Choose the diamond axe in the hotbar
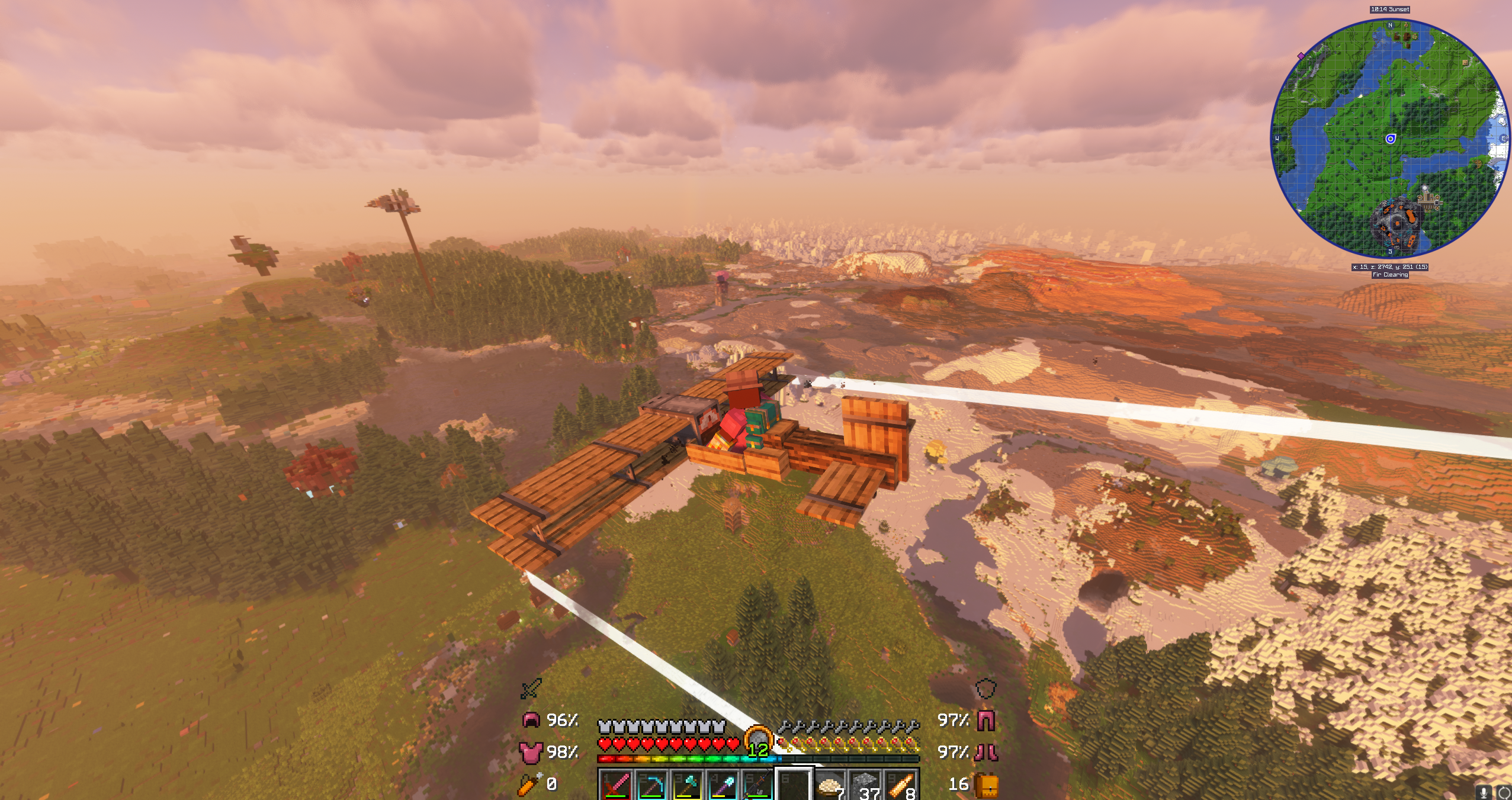Screen dimensions: 1512x800 (x=687, y=786)
